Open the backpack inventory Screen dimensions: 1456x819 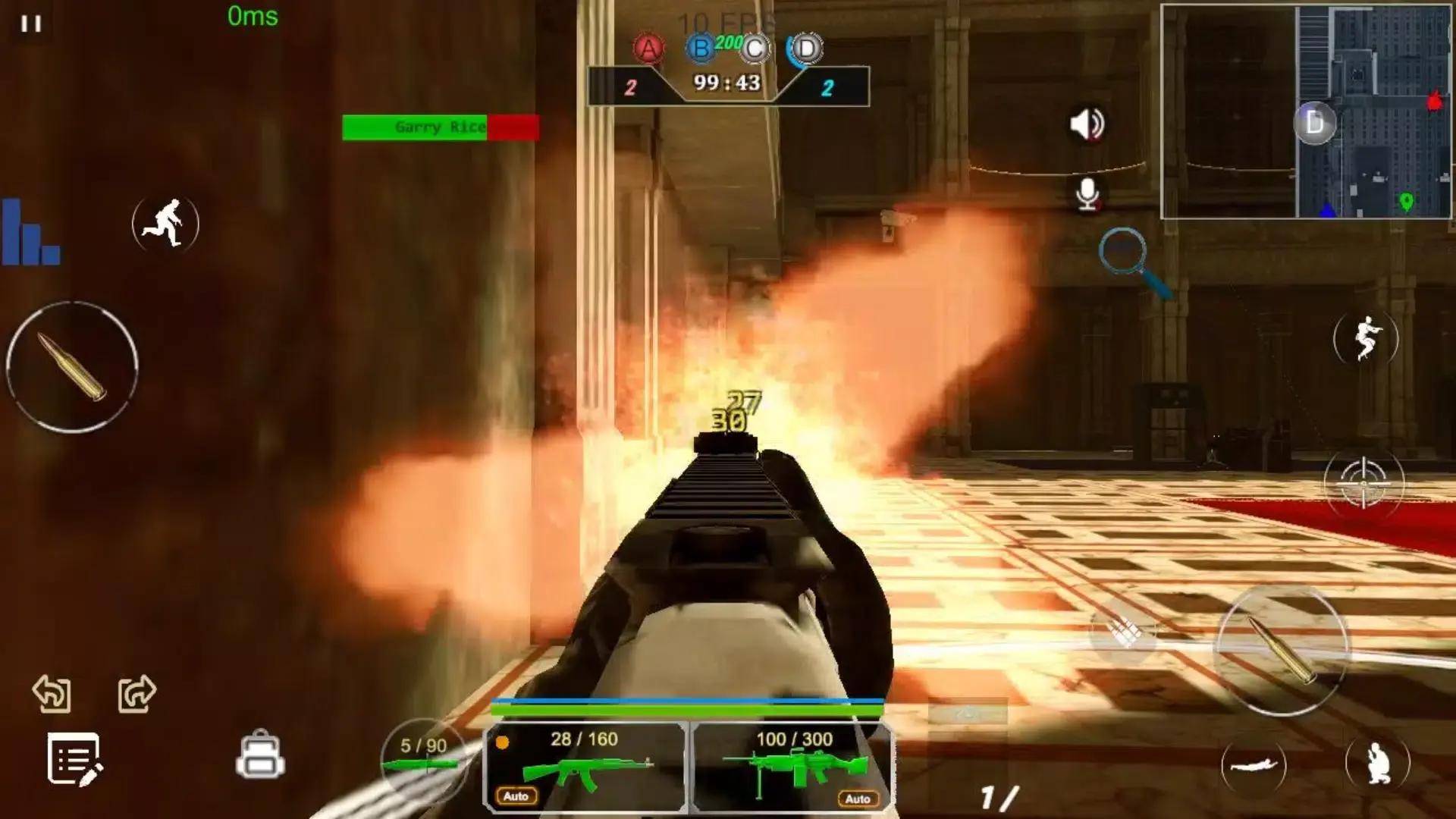coord(260,755)
